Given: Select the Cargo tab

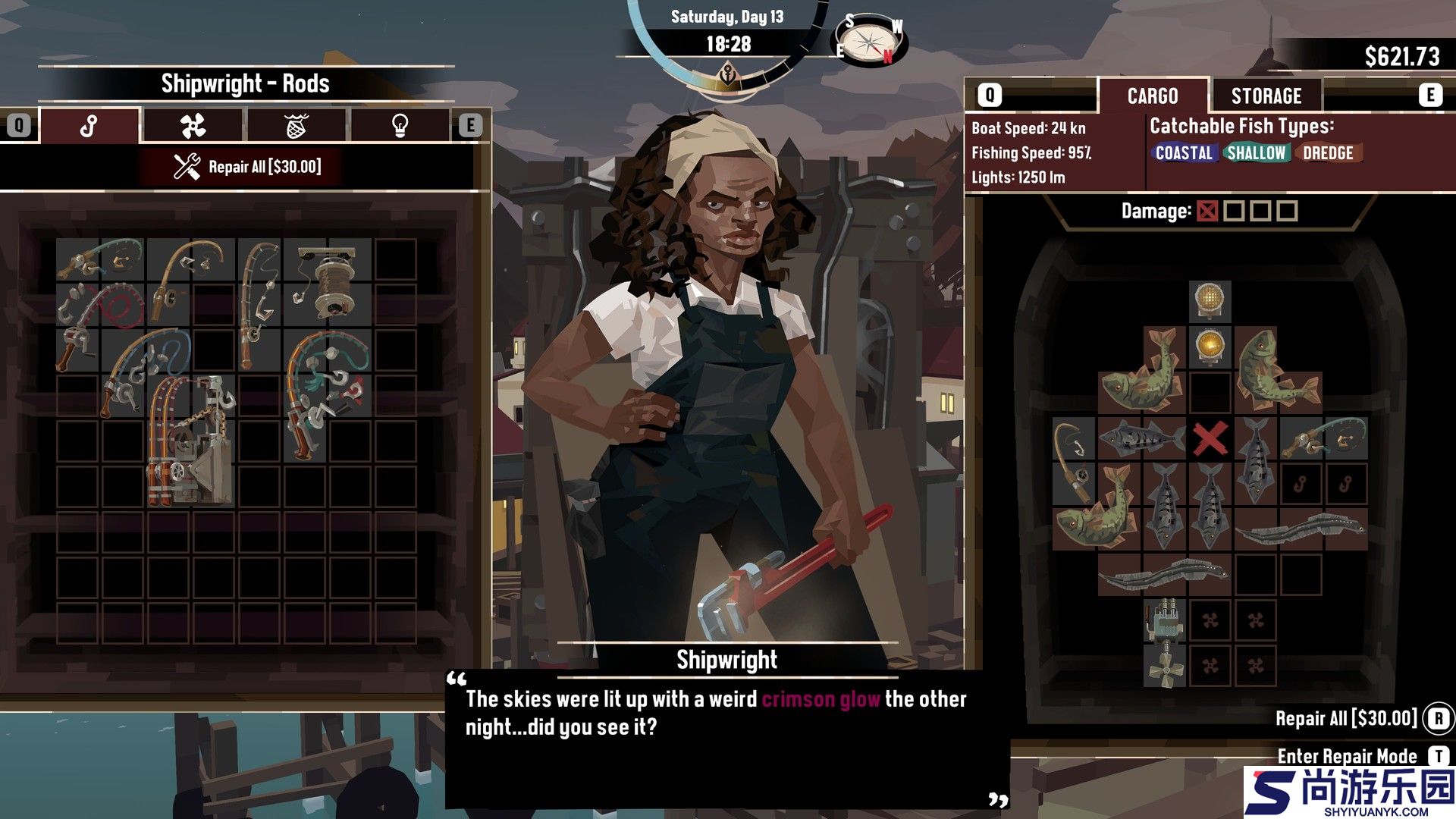Looking at the screenshot, I should (1152, 96).
